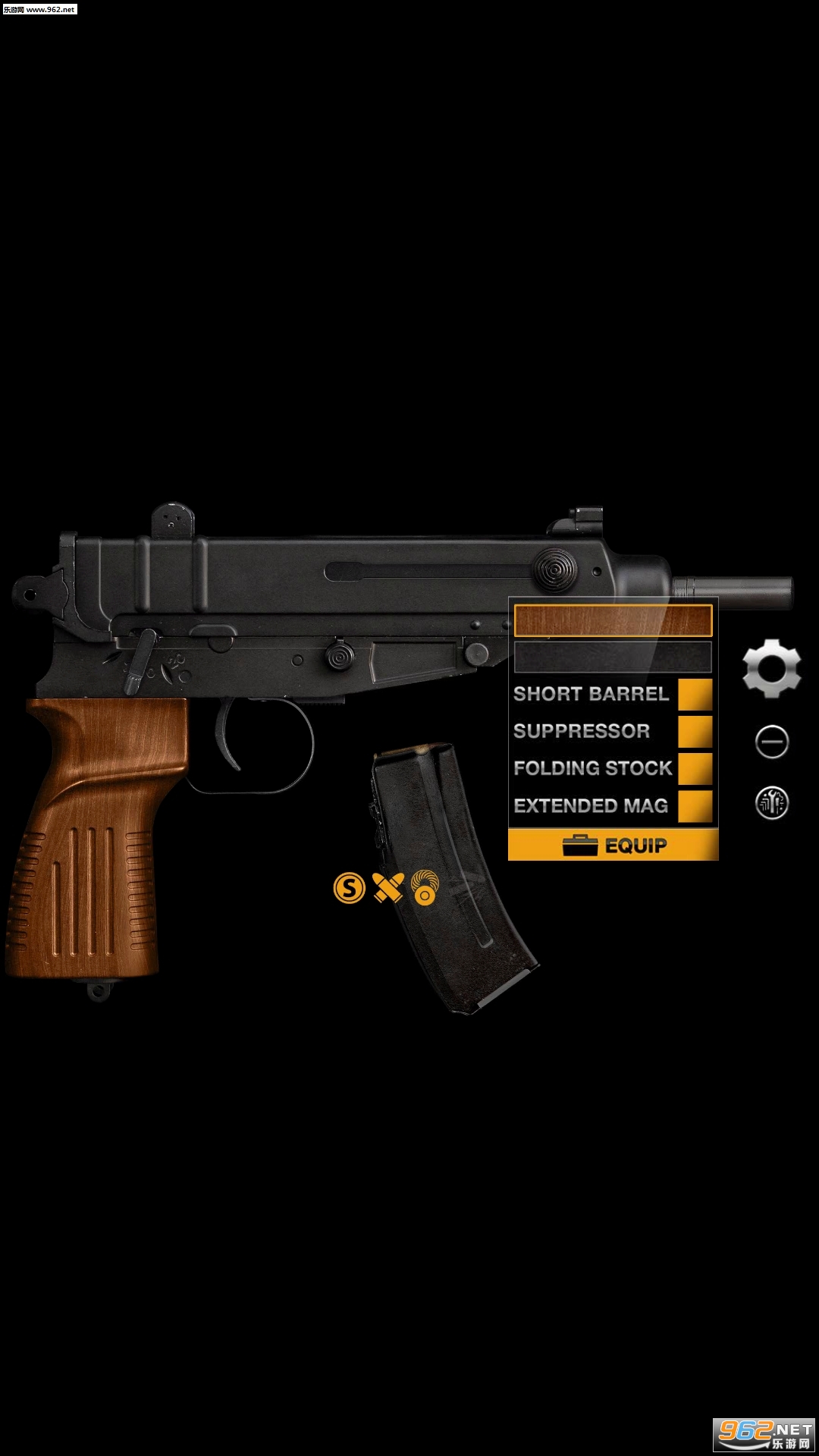Select the crossed bullets icon

388,888
